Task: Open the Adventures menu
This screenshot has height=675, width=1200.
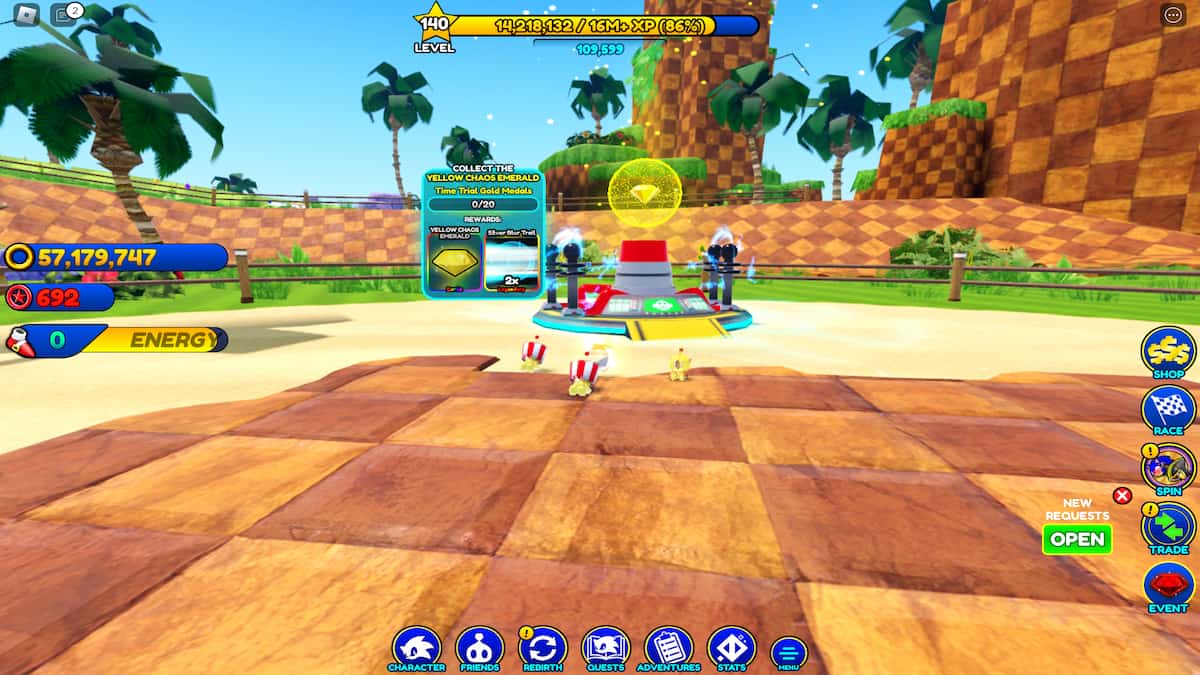Action: [669, 647]
